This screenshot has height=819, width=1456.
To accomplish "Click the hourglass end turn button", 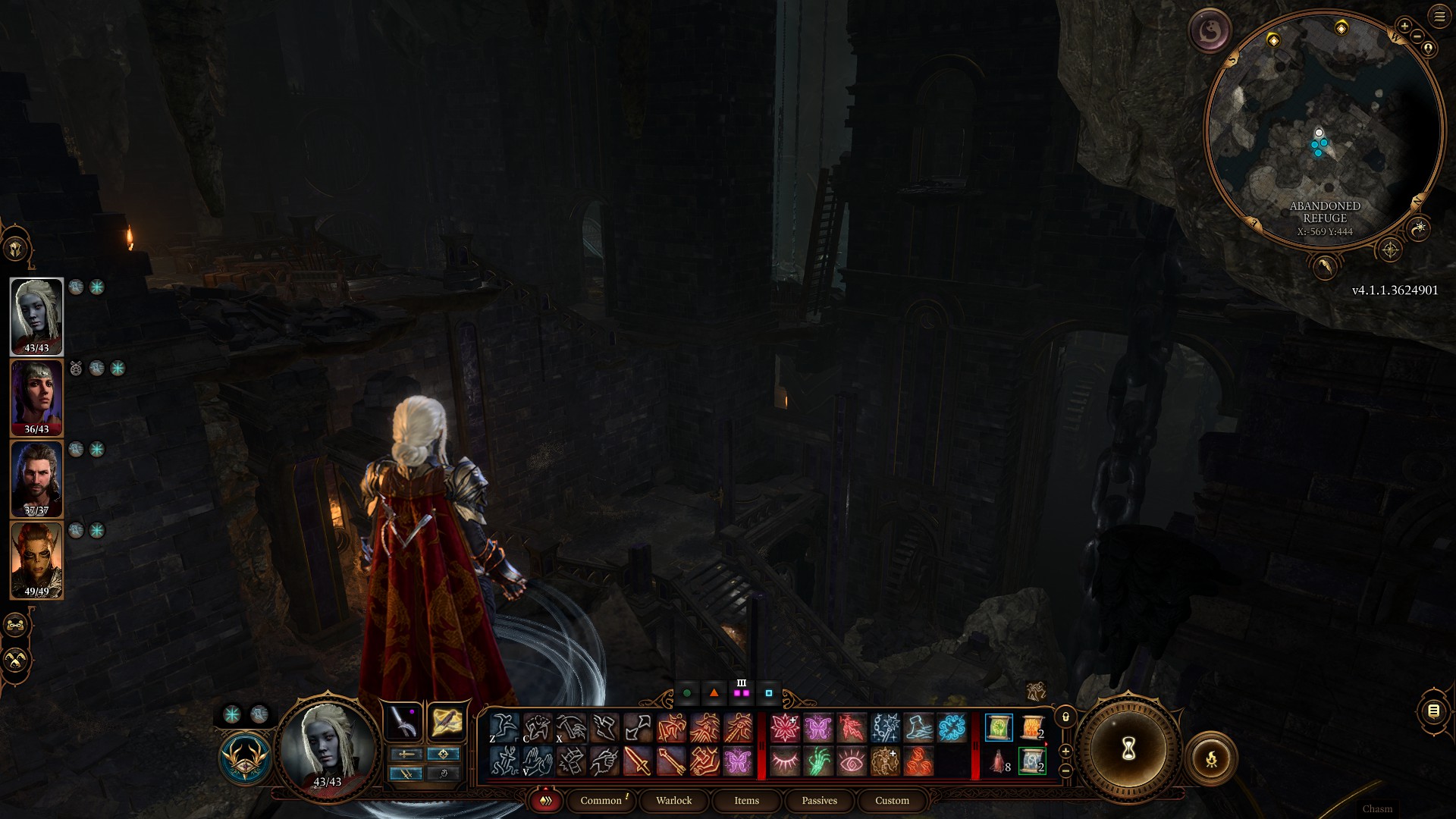I will [x=1128, y=750].
